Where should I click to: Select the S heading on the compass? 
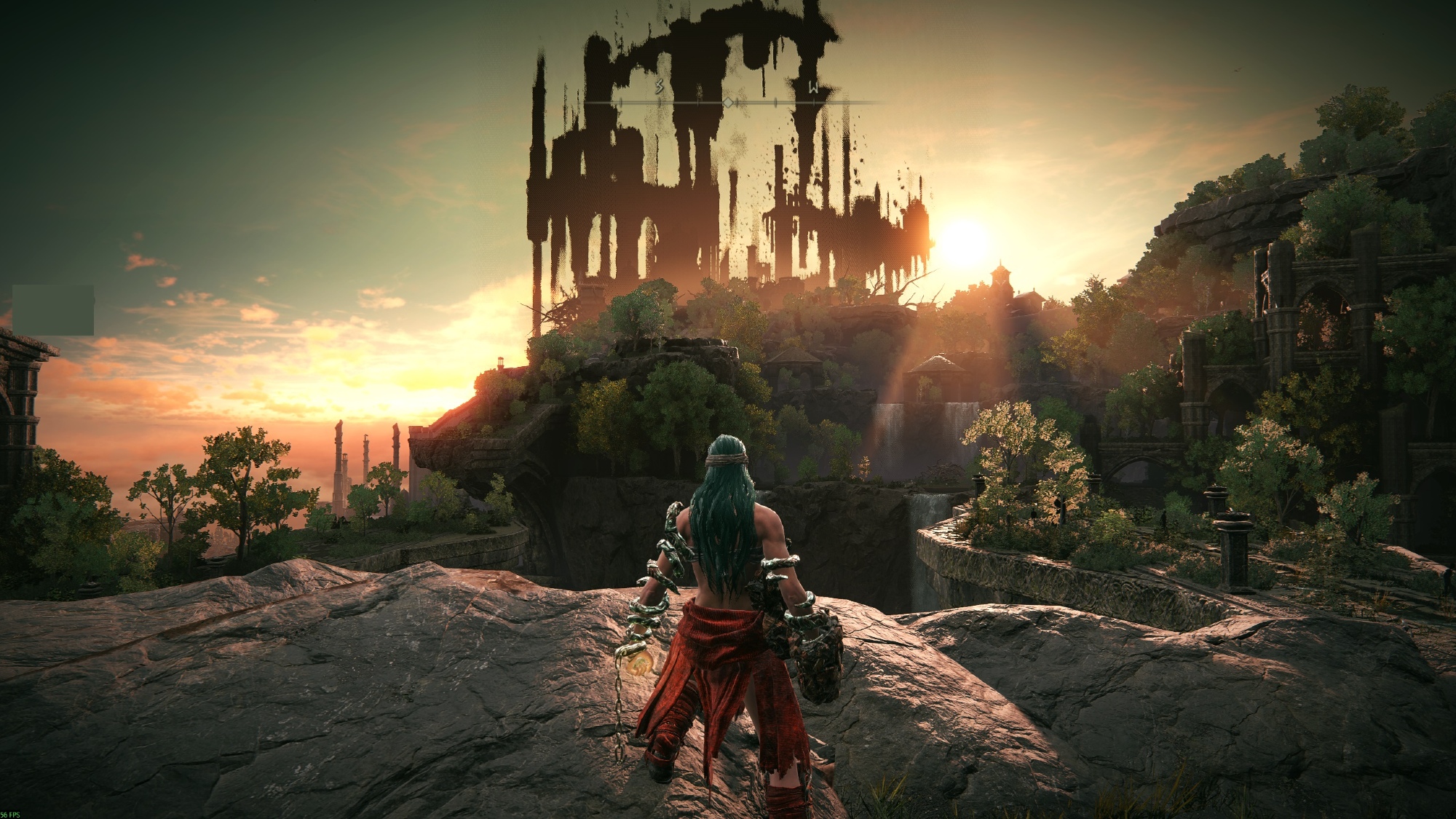(x=660, y=88)
